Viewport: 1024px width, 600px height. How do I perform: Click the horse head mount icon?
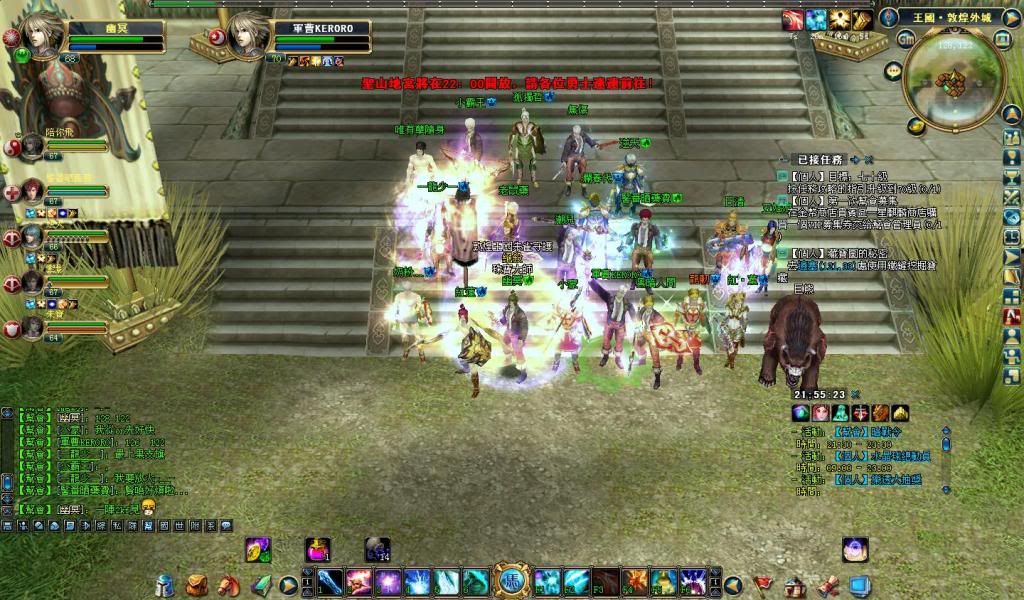(x=228, y=584)
